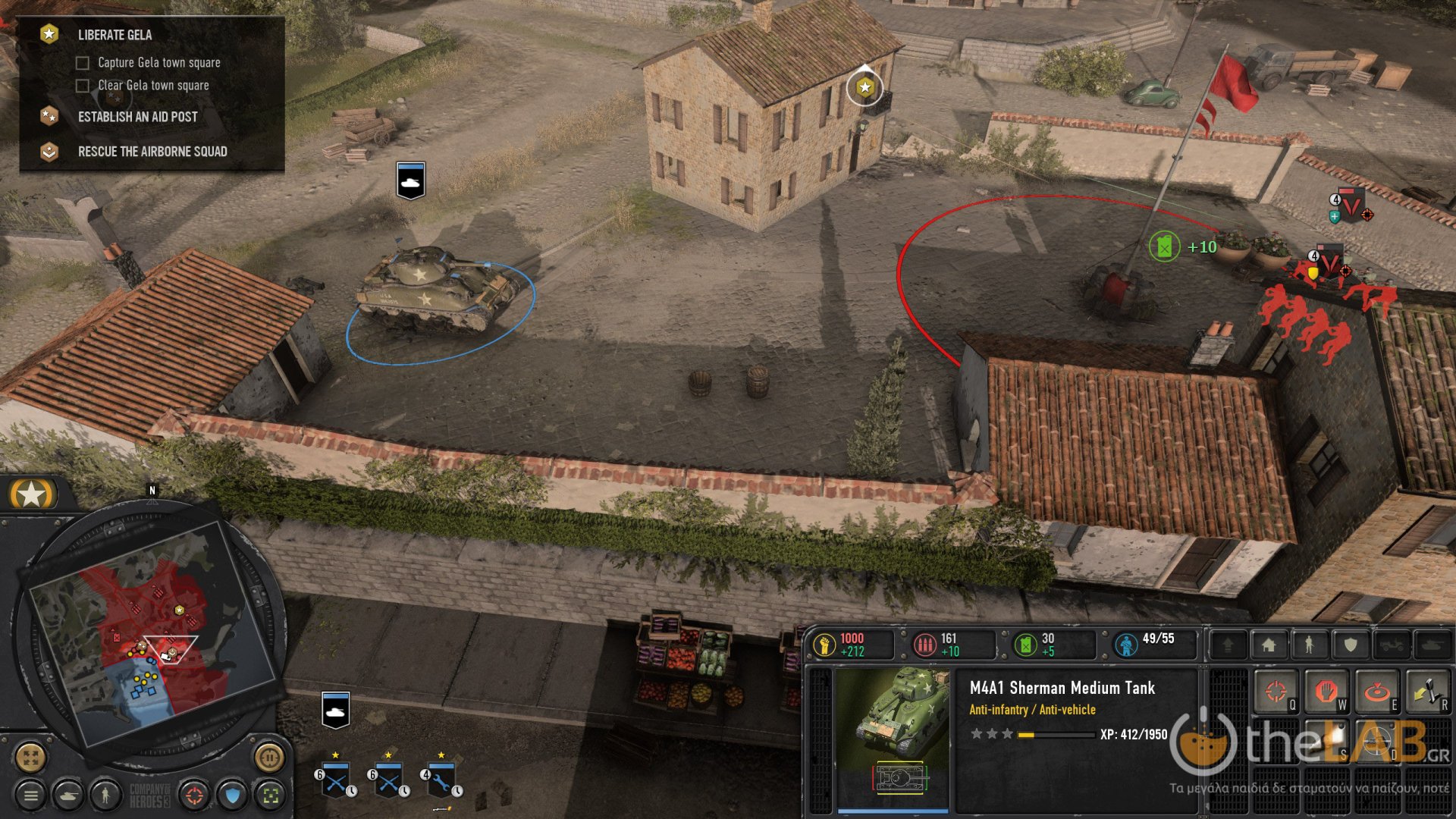The image size is (1456, 819).
Task: Click the tank icon beside the minimap
Action: click(x=68, y=795)
